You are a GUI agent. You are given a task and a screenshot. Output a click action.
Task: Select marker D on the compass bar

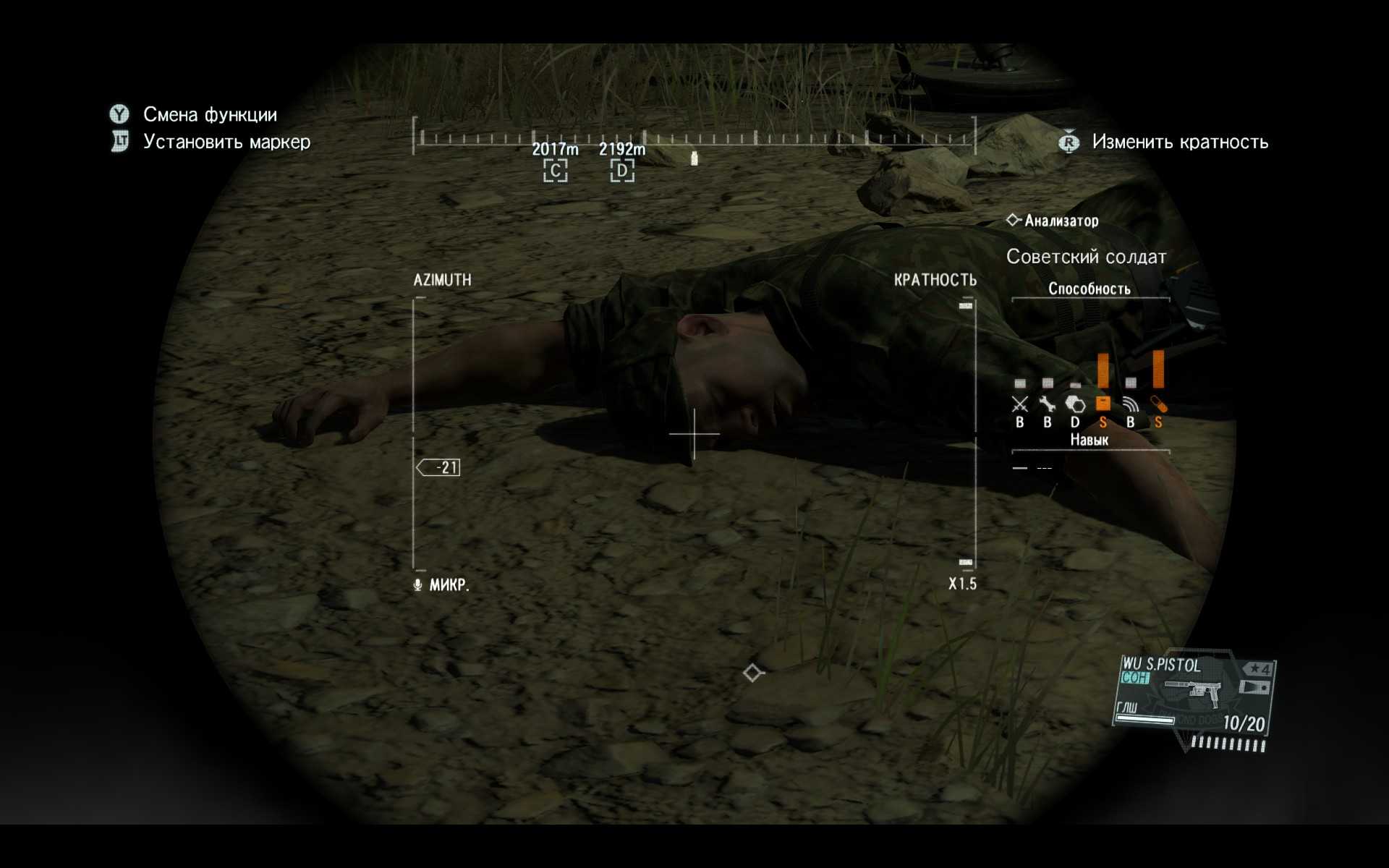pos(621,171)
